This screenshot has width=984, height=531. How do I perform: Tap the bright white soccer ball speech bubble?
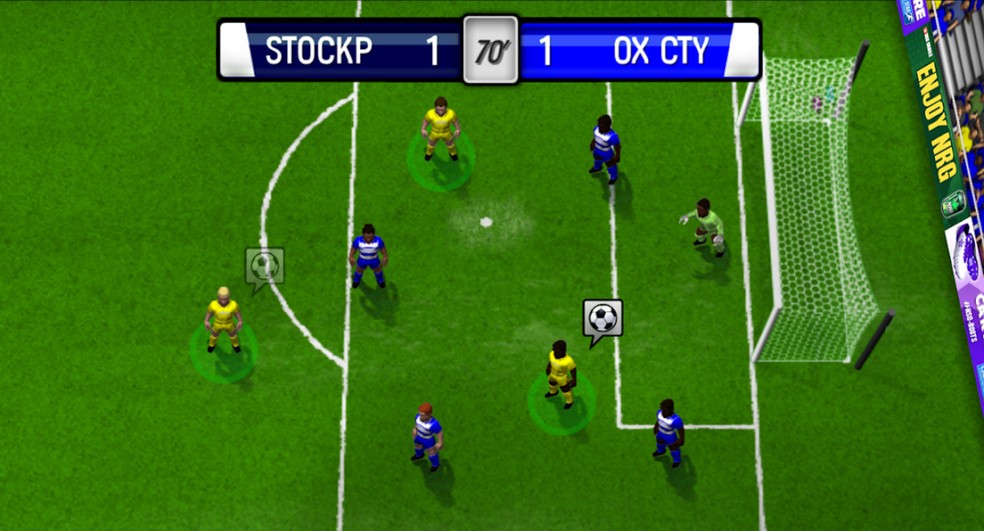point(602,319)
